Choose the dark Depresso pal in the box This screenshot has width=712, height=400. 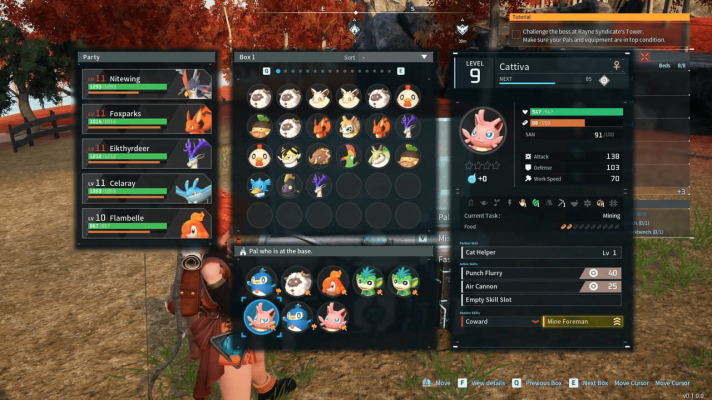[x=291, y=186]
